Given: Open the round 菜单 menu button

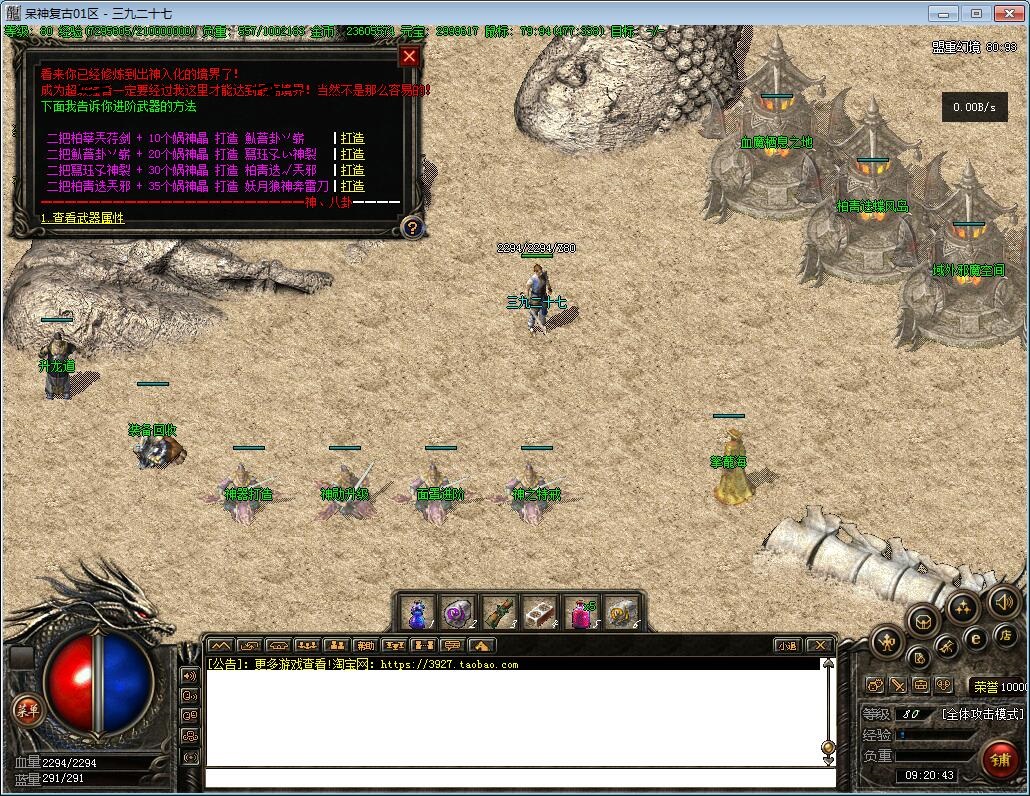Looking at the screenshot, I should 27,710.
